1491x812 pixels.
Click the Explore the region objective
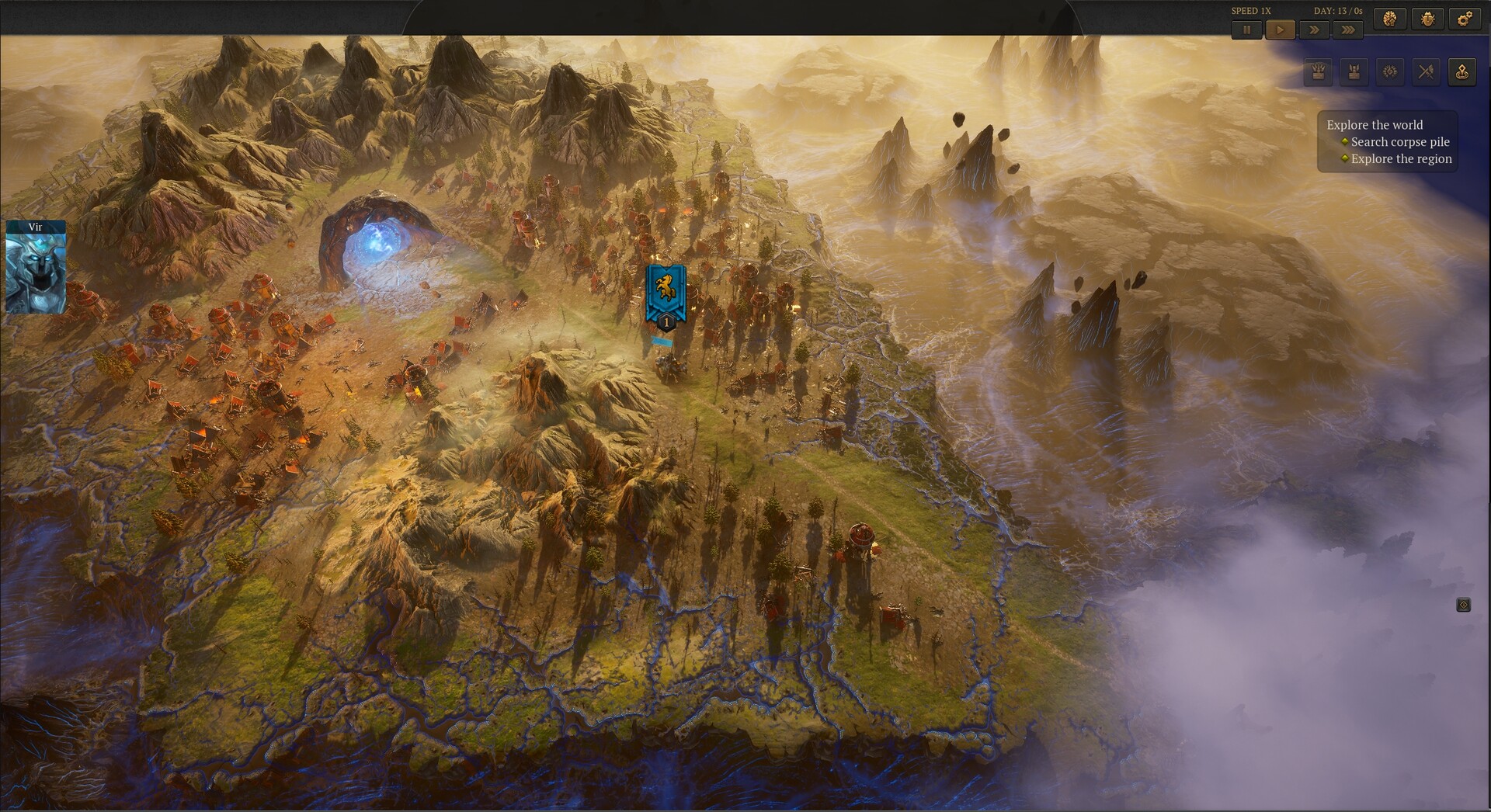(1401, 158)
